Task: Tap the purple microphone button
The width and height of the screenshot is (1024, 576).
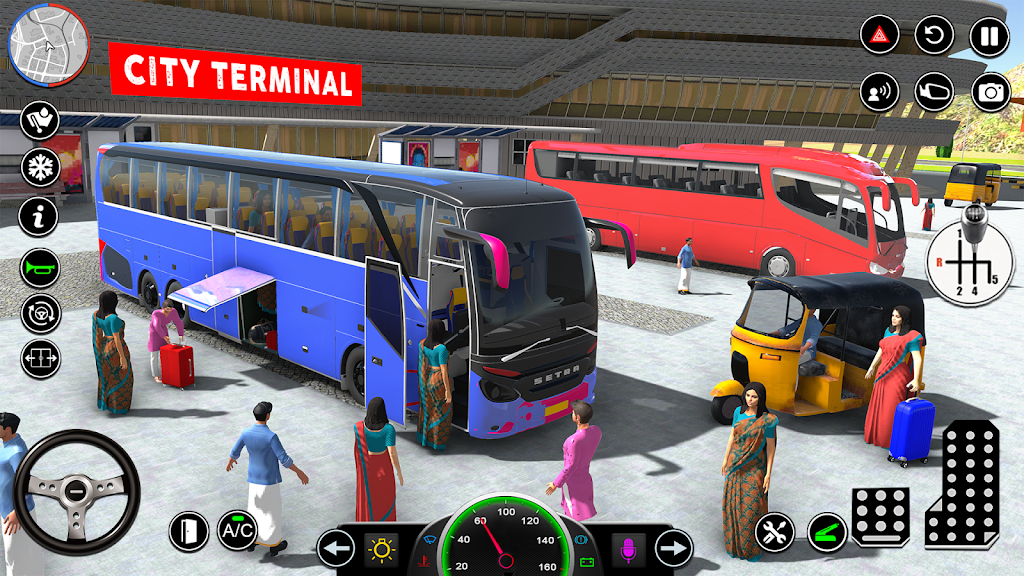Action: coord(630,548)
